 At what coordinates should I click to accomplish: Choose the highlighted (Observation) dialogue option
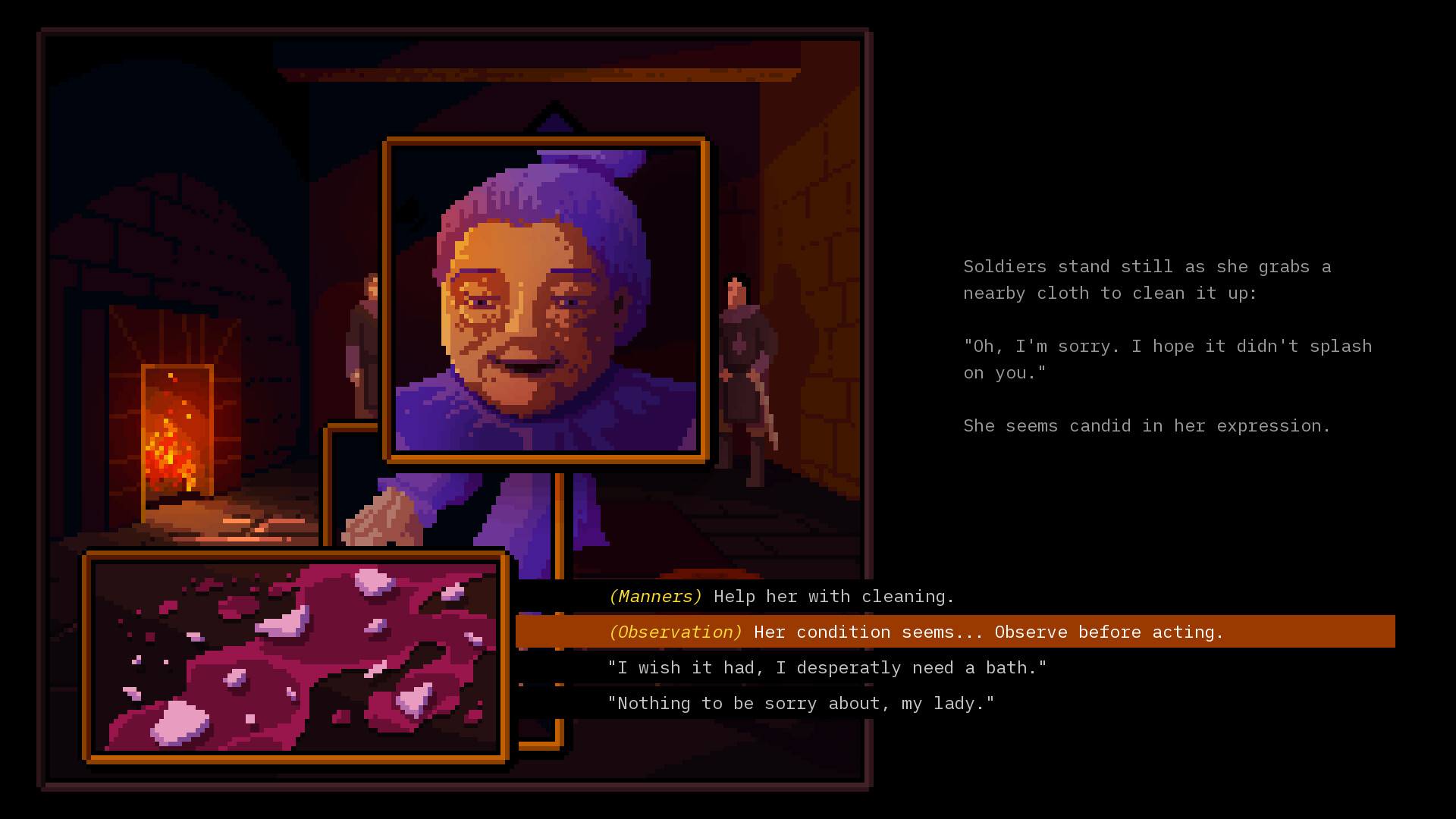click(910, 632)
